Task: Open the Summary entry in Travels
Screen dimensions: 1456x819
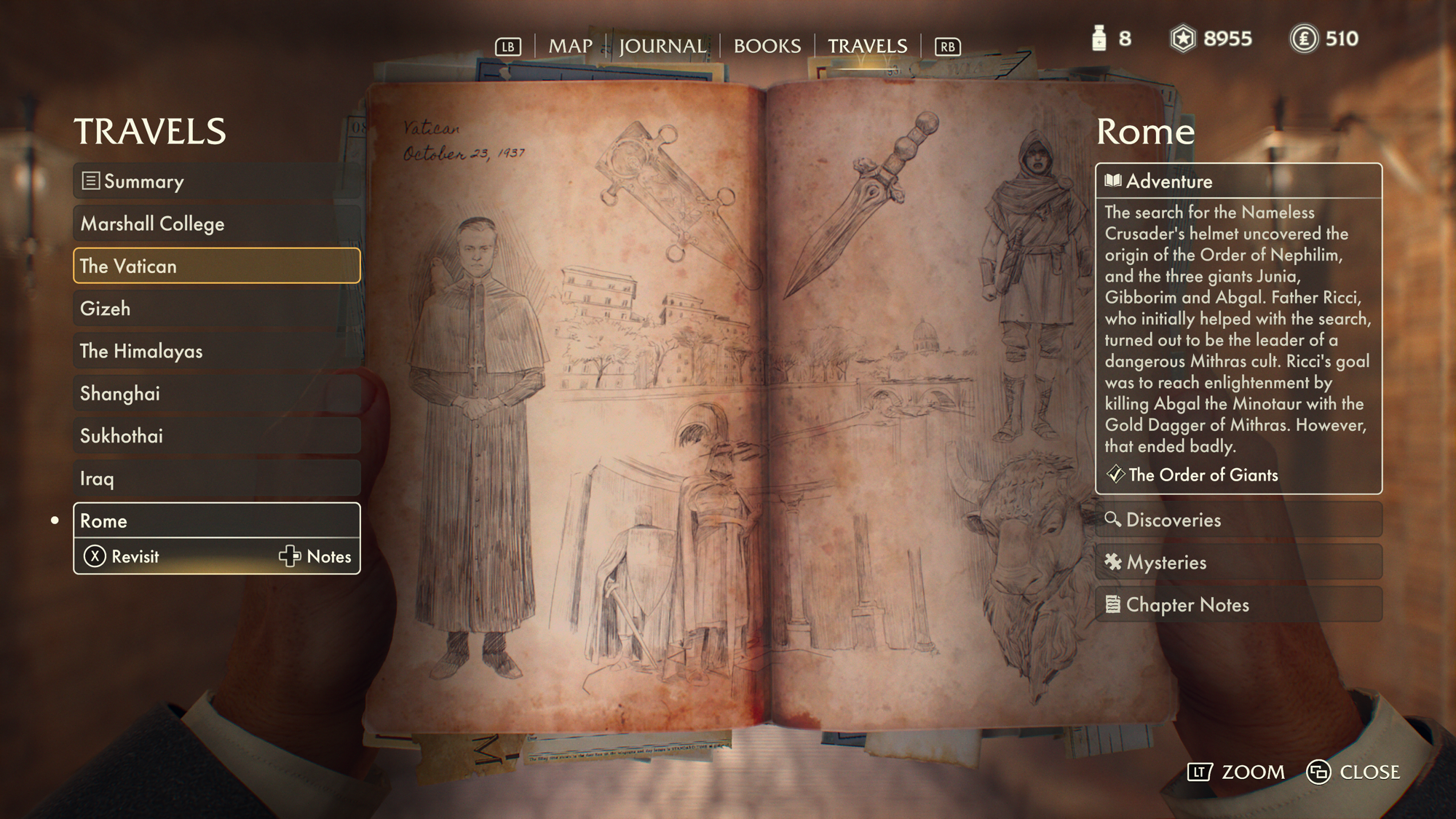Action: point(216,181)
